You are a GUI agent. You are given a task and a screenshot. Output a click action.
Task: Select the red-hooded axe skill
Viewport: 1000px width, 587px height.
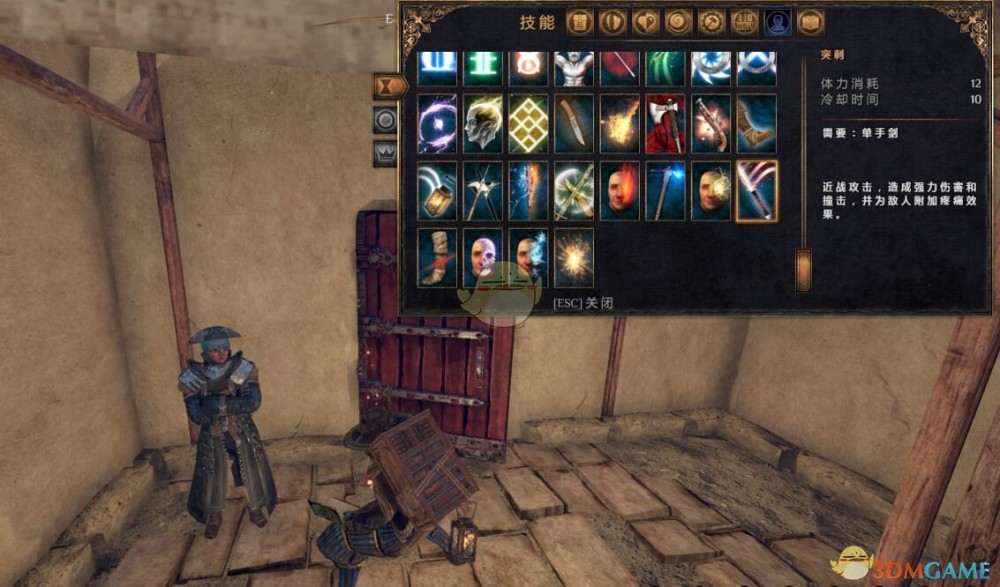(665, 124)
